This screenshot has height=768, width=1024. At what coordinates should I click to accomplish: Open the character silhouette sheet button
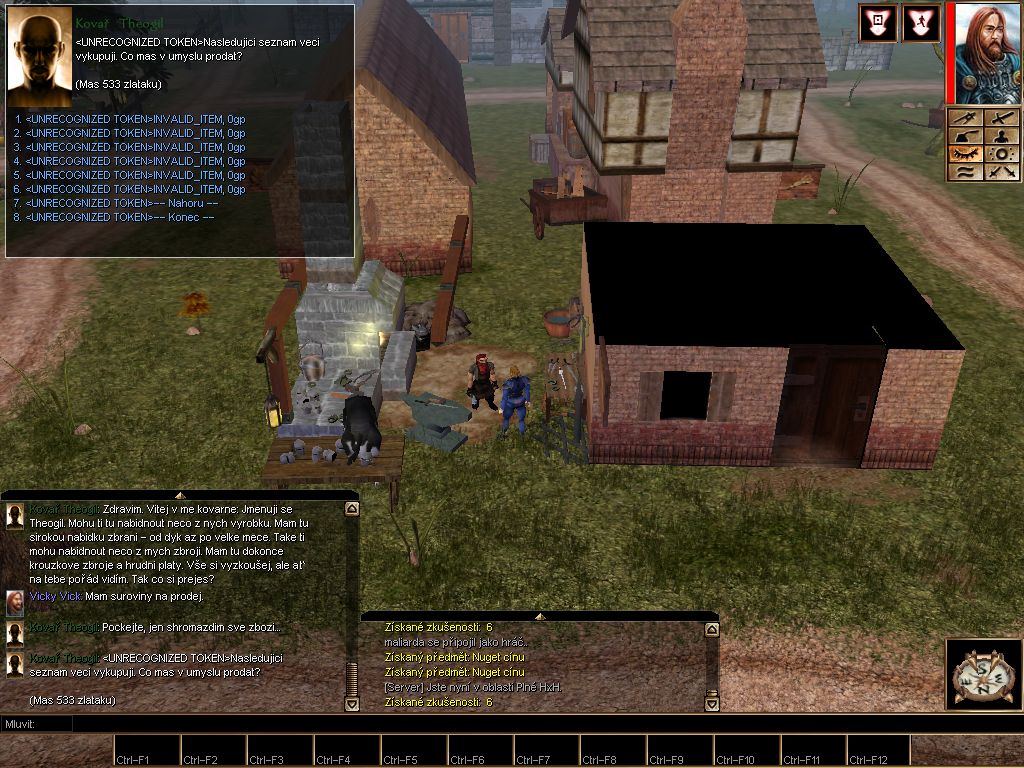[1001, 136]
